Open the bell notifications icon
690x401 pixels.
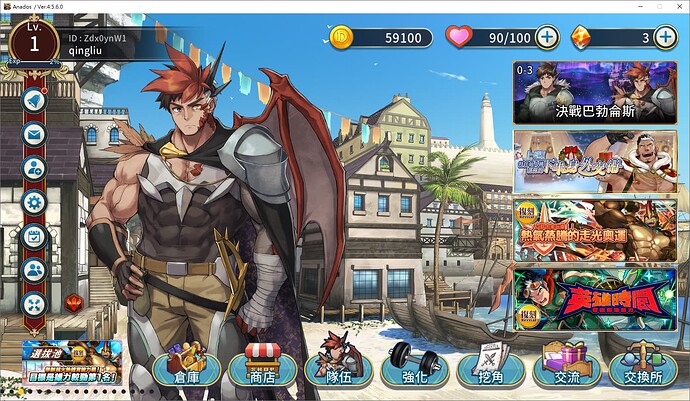coord(34,101)
